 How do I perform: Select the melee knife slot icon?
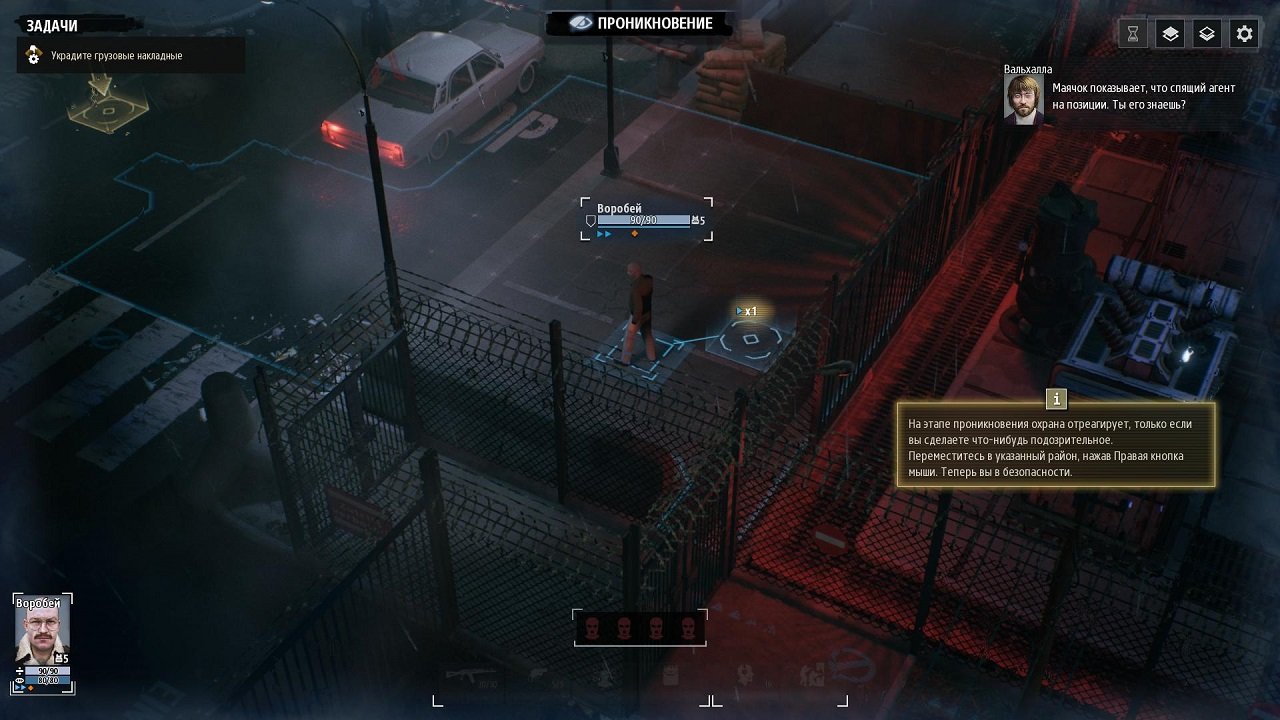coord(605,675)
